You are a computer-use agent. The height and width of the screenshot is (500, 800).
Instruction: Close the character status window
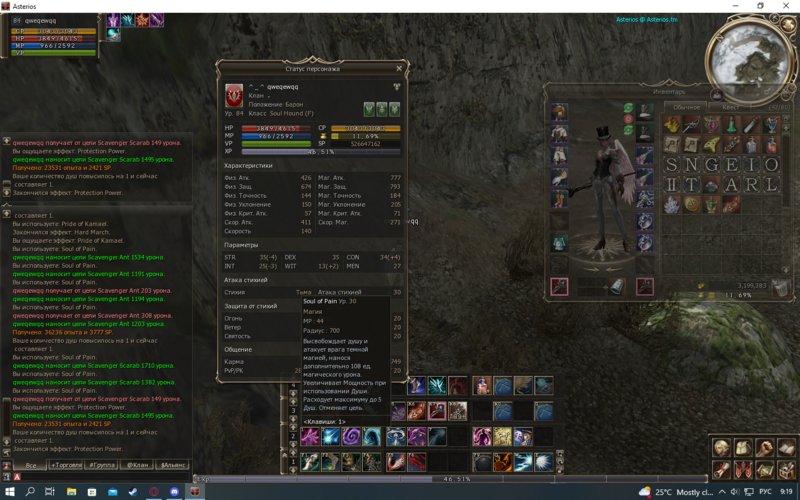pos(399,69)
